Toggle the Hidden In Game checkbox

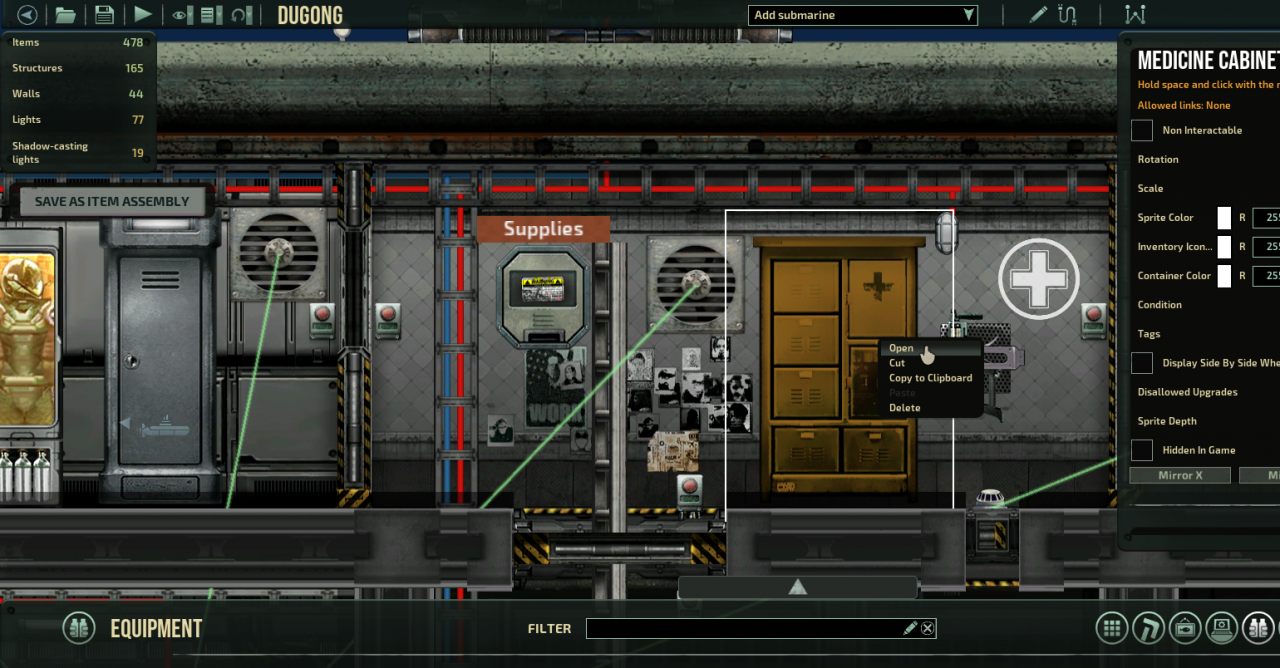1142,450
